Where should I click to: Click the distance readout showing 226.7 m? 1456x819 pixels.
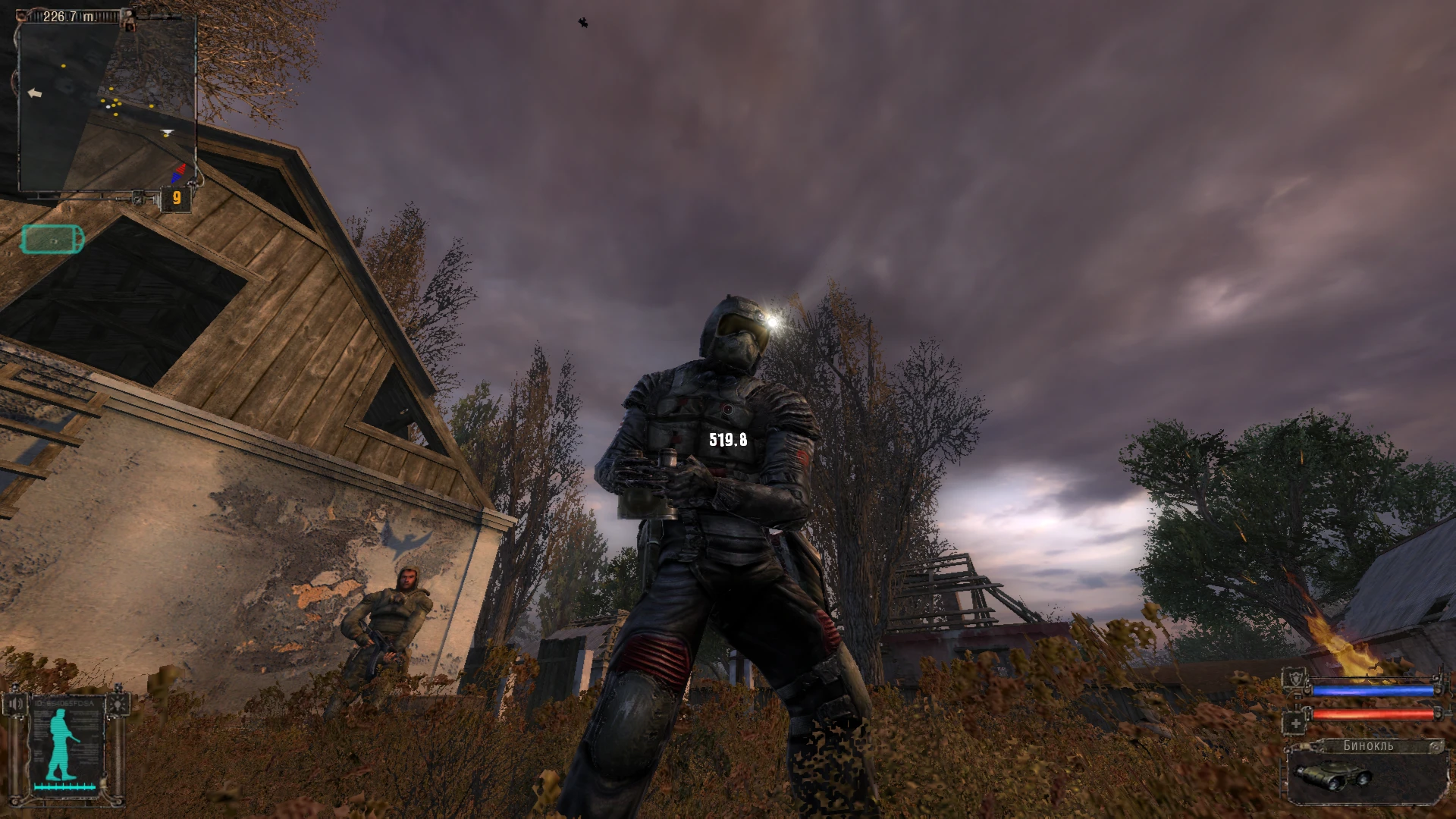tap(68, 16)
